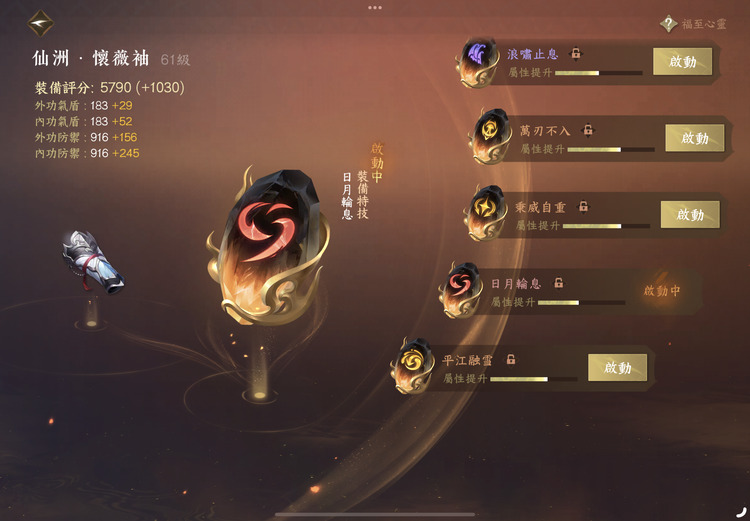Activate the 浪嘯止息 skill with 啟動
This screenshot has width=750, height=521.
click(x=682, y=61)
